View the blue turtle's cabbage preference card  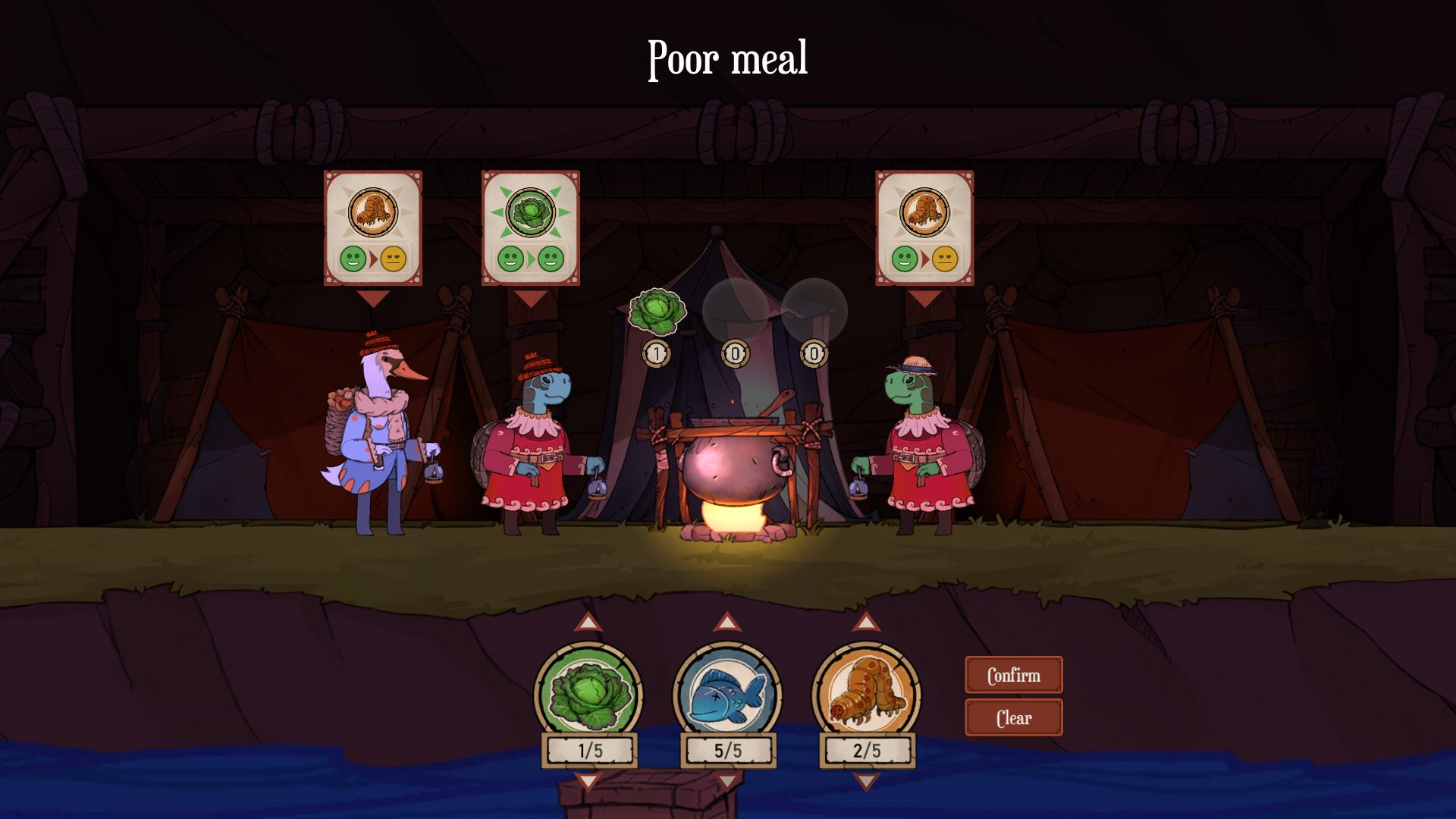531,227
